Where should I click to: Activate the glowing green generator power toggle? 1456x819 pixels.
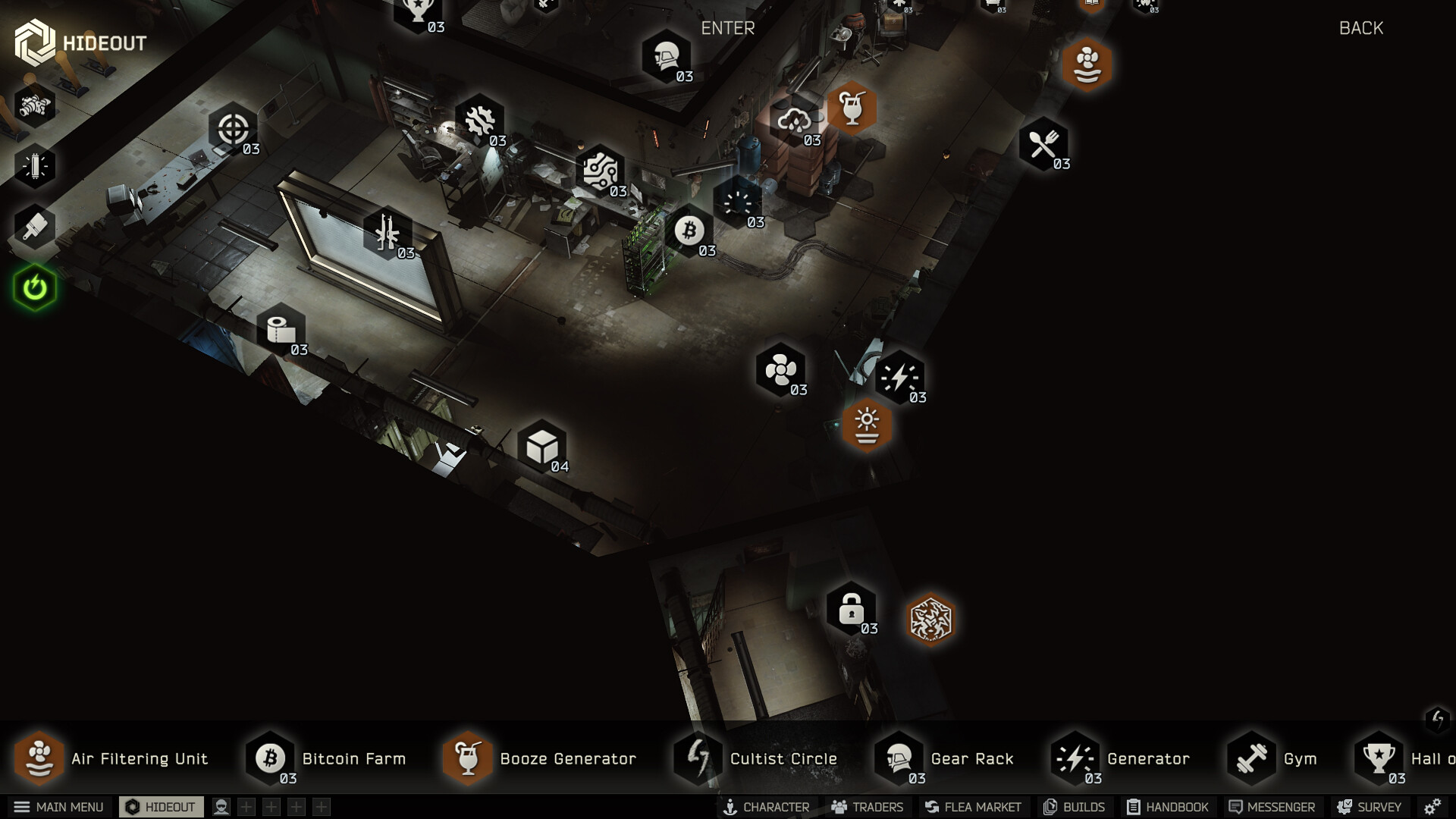[35, 288]
